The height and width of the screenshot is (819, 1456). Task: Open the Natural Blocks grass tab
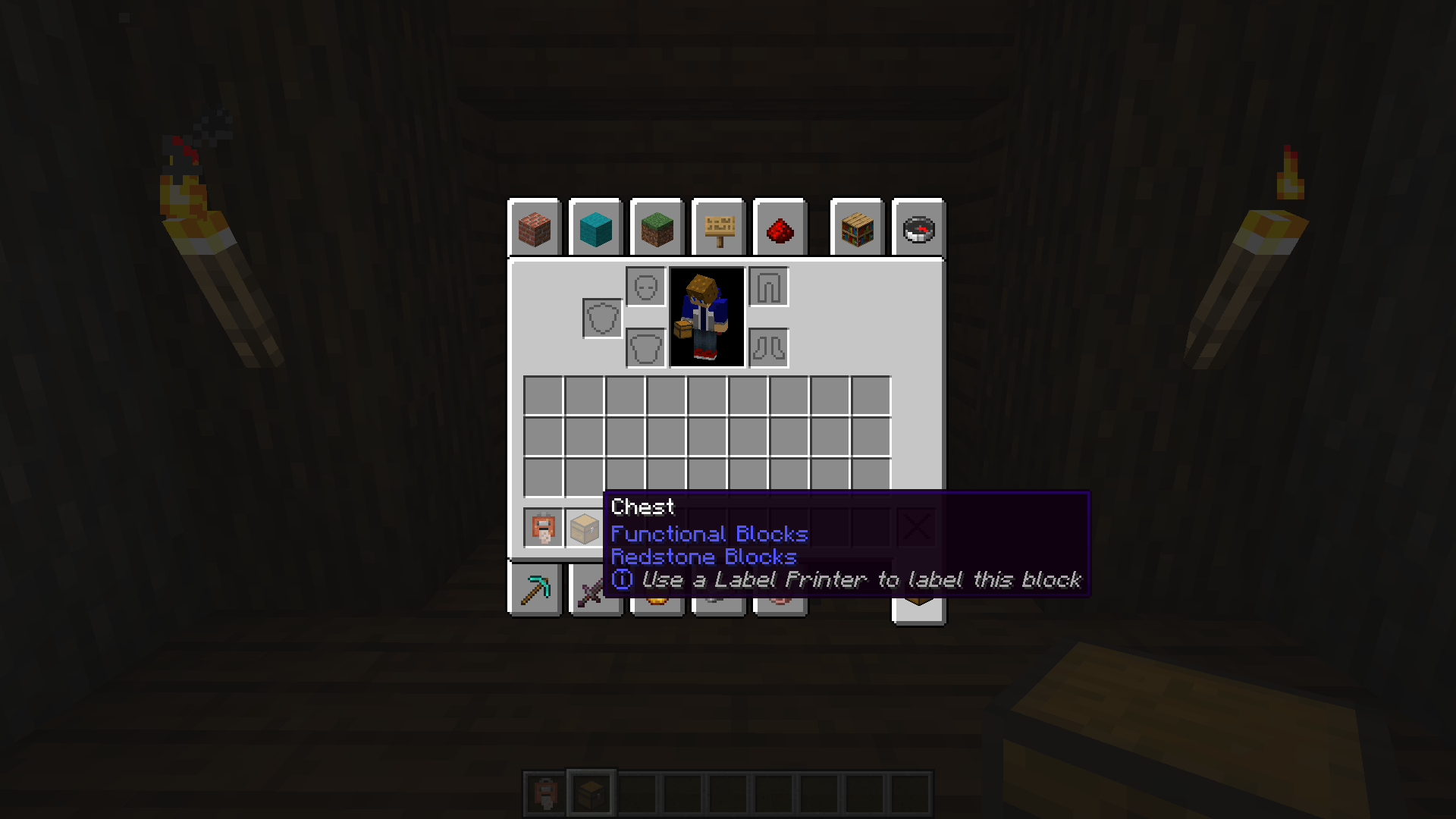coord(656,228)
